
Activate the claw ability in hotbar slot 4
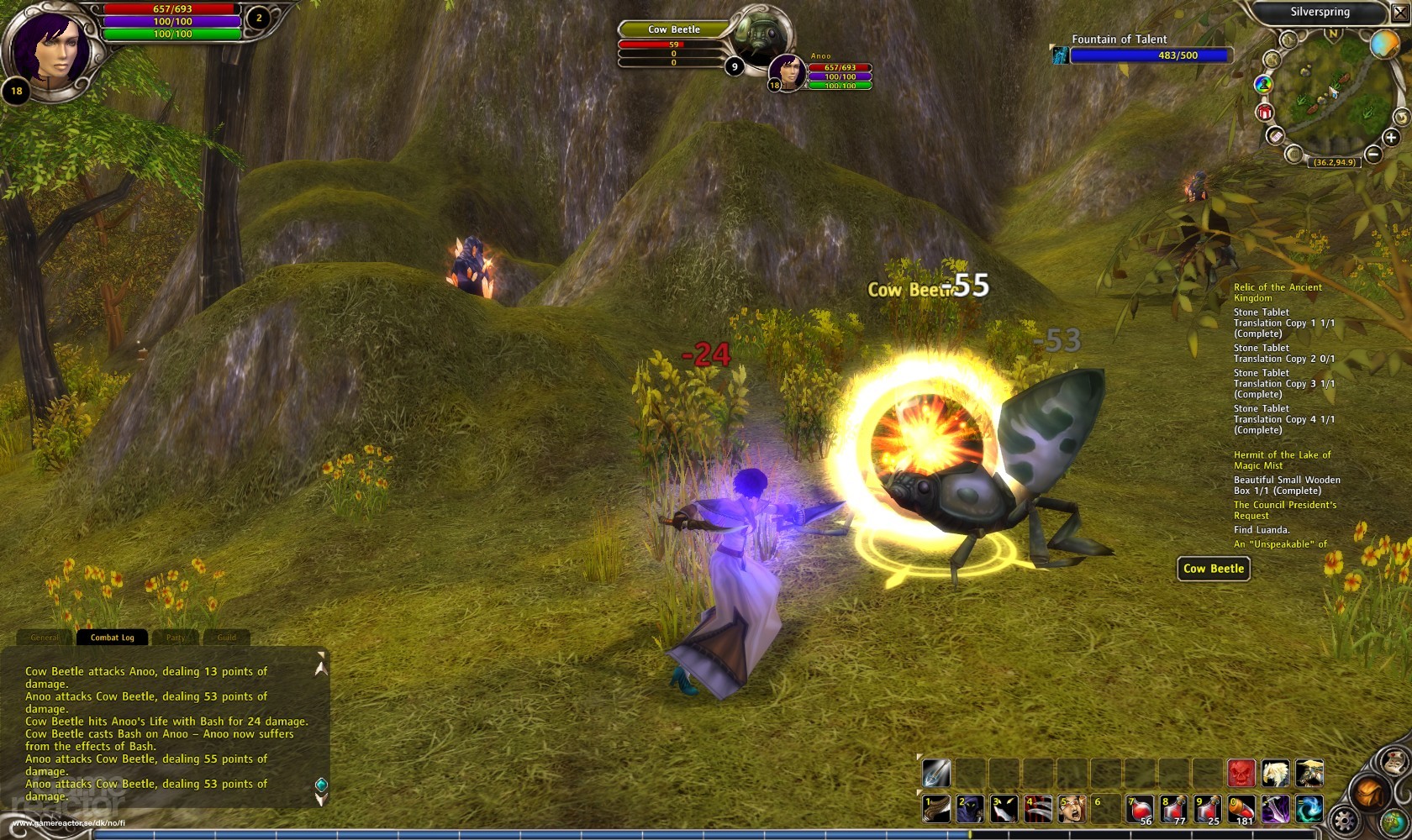[x=1039, y=809]
